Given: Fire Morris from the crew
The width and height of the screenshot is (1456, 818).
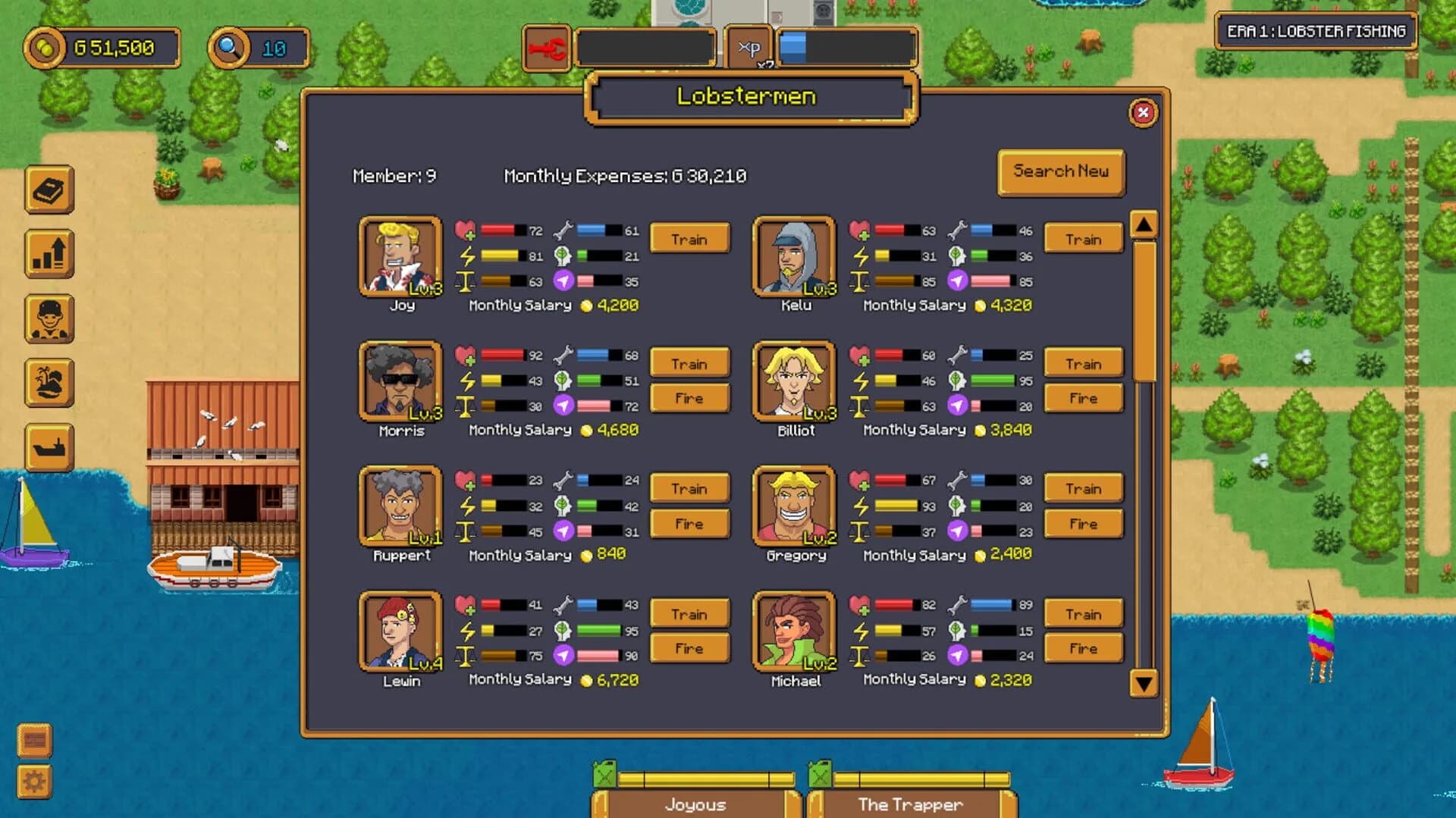Looking at the screenshot, I should tap(689, 398).
